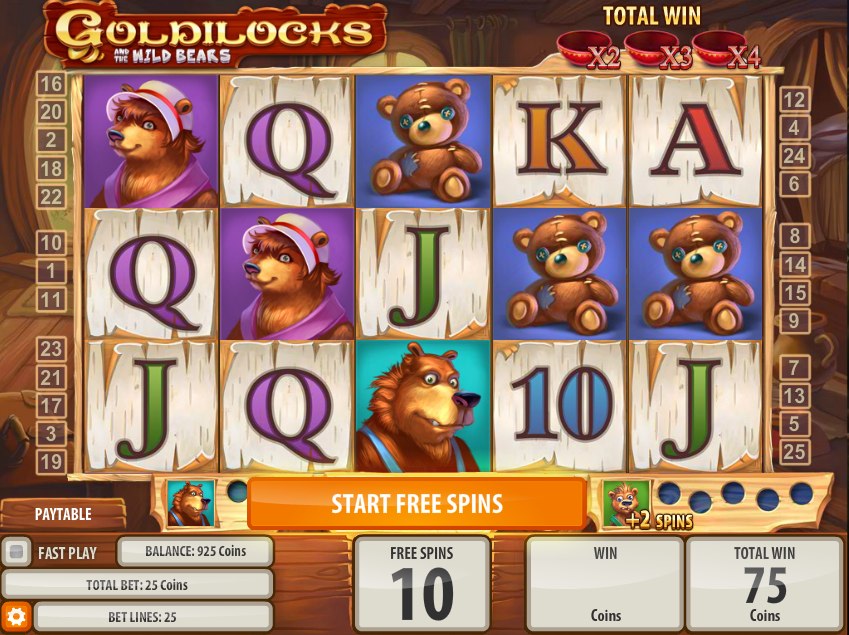The height and width of the screenshot is (635, 849).
Task: Highlight payline number 24
Action: pos(794,156)
